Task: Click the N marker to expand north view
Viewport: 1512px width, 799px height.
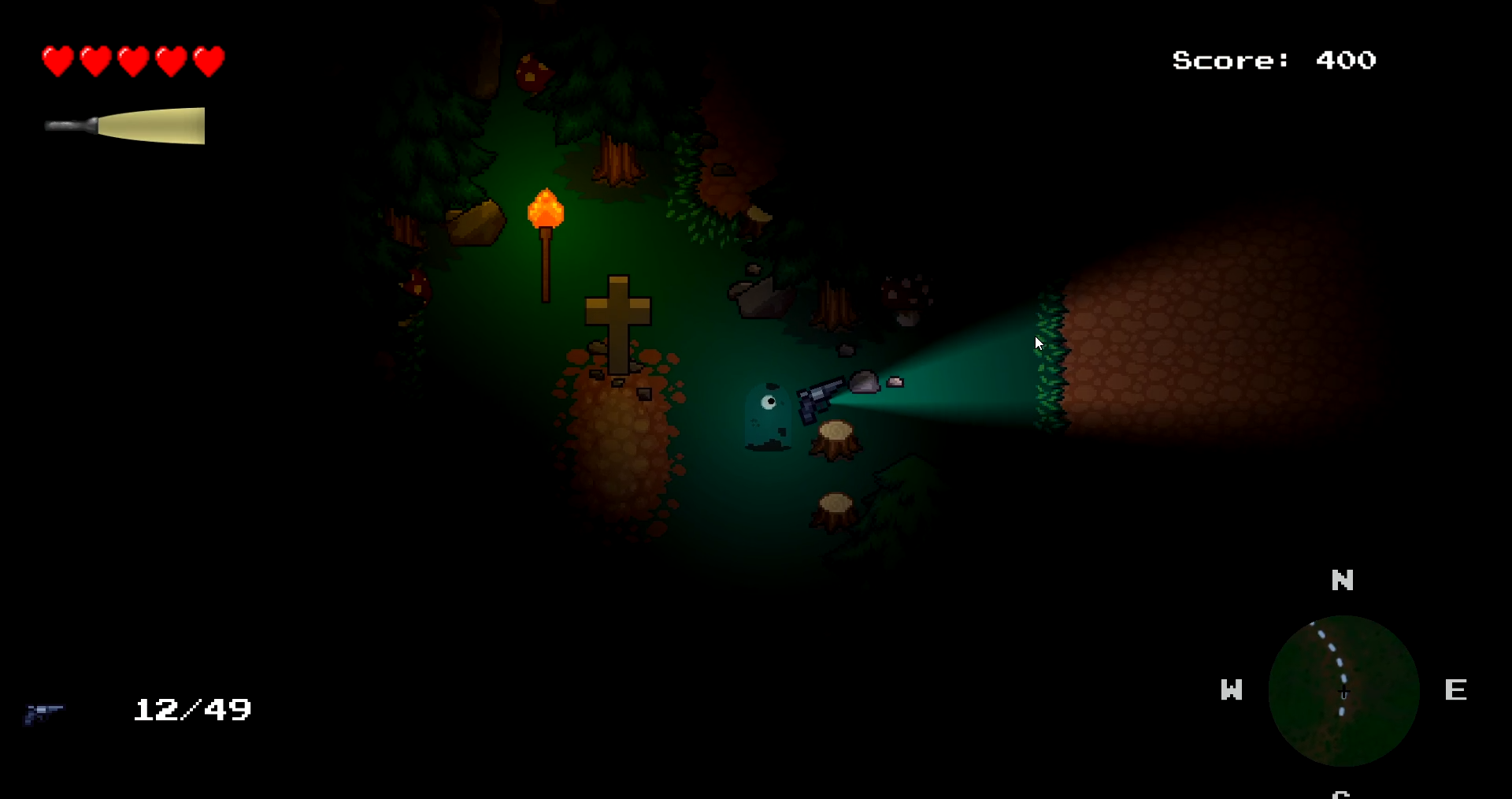Action: 1343,581
